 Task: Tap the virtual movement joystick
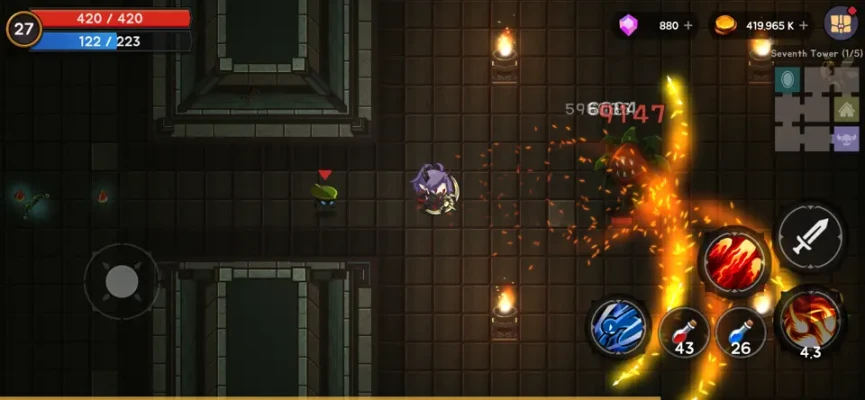[121, 281]
